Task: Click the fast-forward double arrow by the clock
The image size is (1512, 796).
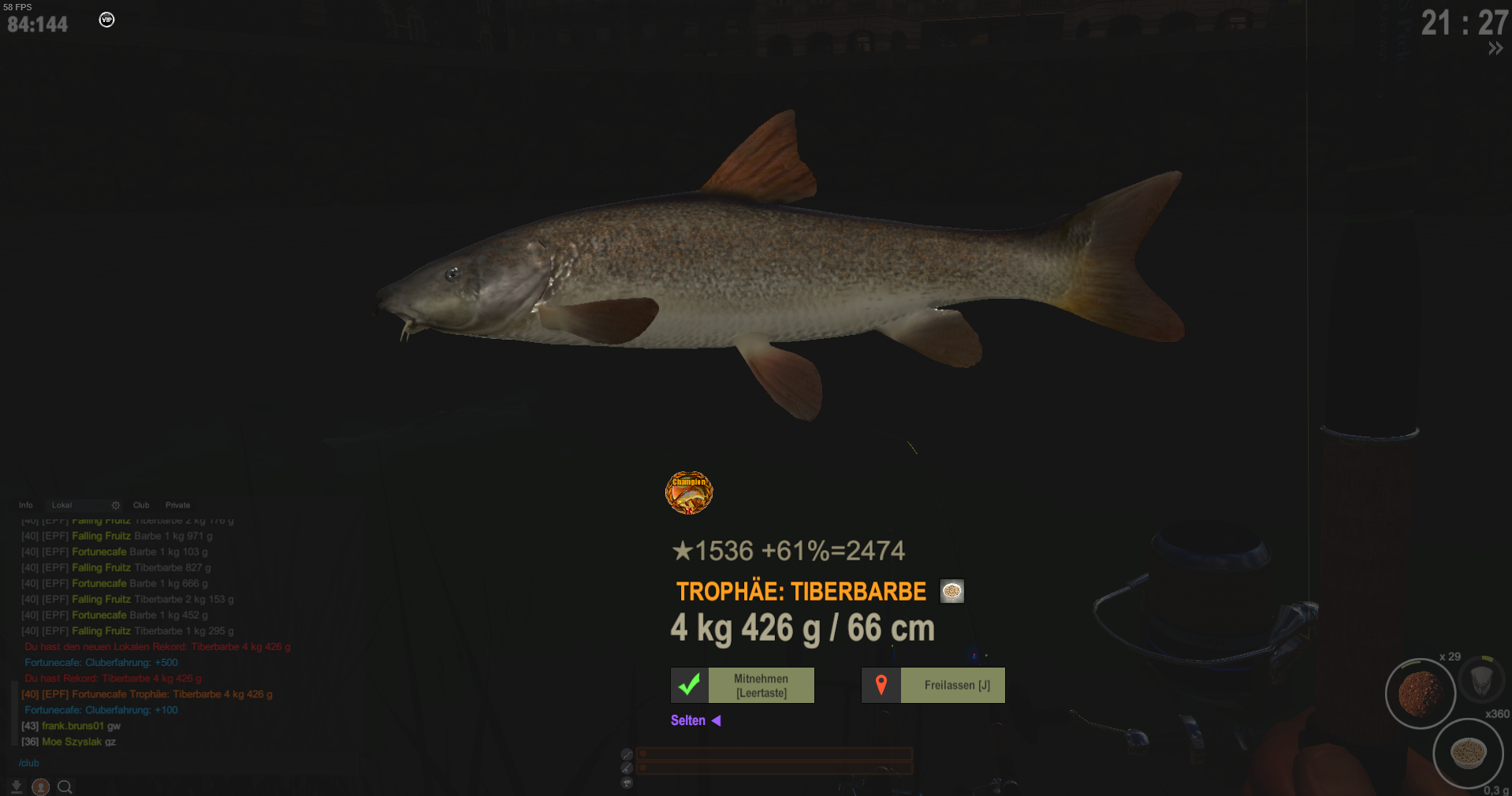Action: (1495, 49)
